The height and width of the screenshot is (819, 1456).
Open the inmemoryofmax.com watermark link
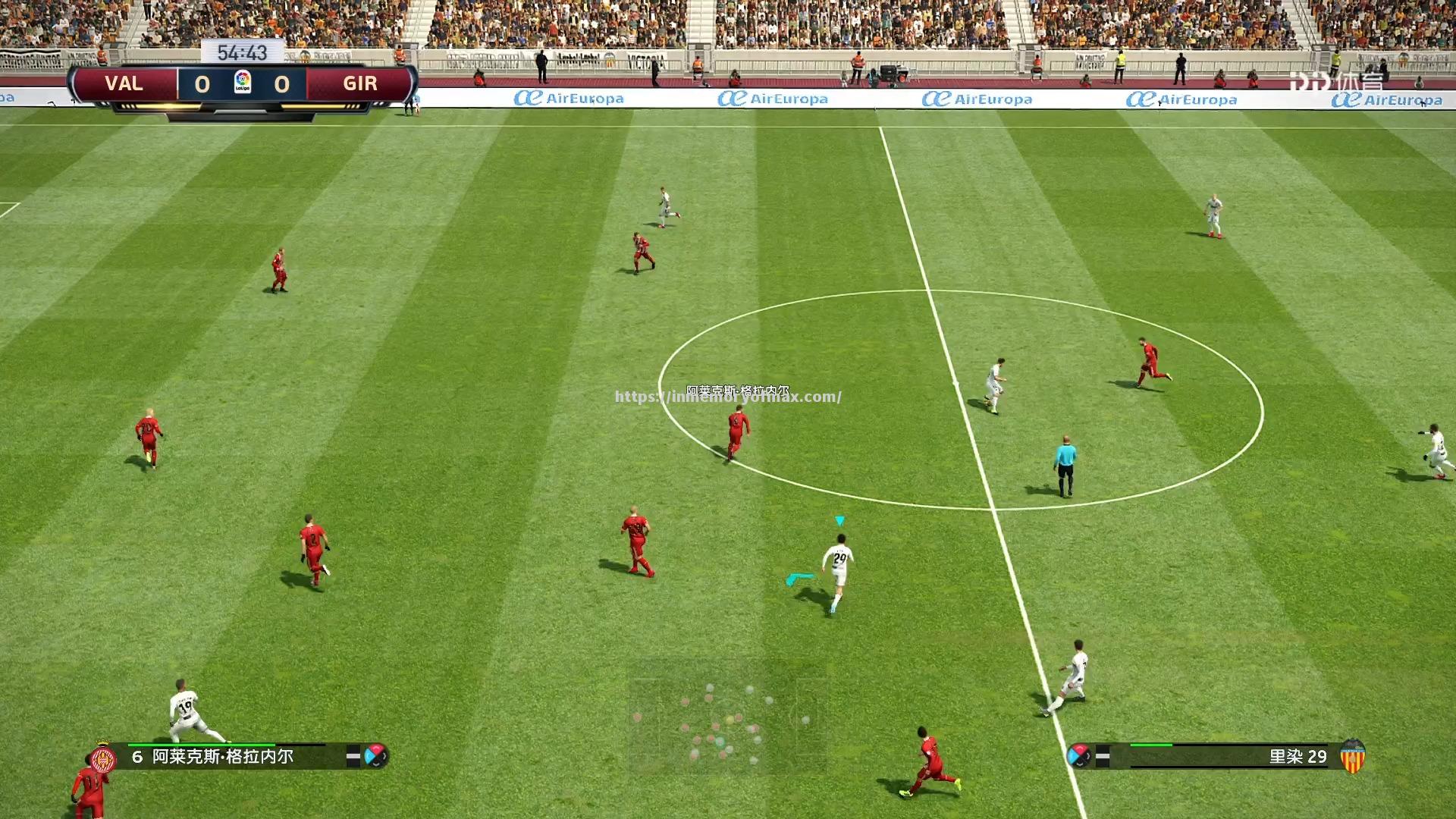click(727, 397)
